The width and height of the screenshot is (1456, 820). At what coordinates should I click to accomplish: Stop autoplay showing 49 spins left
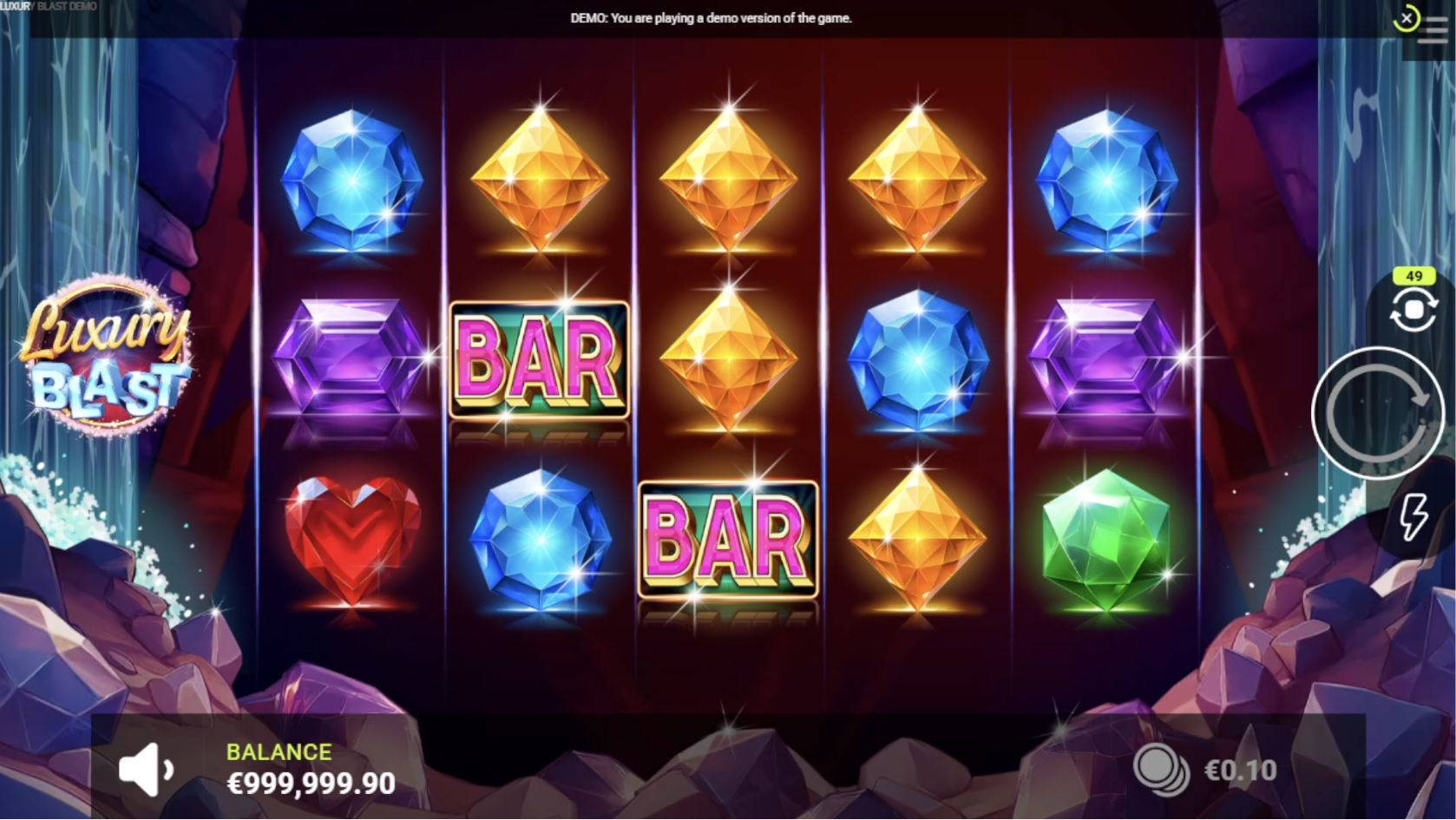1413,308
